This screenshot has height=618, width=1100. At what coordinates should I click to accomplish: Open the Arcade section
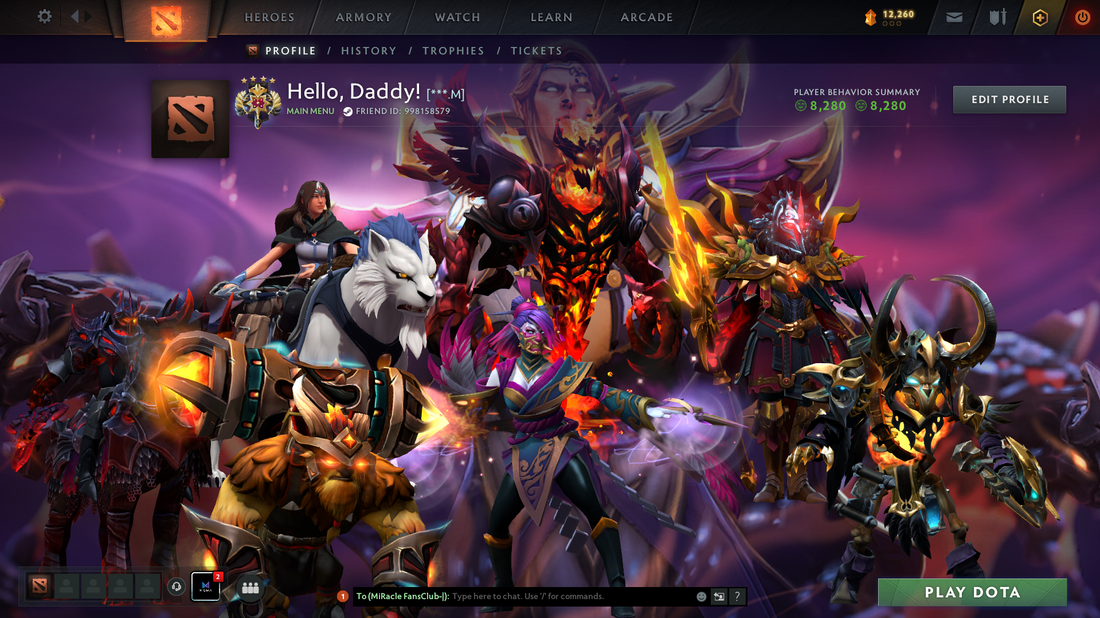point(646,17)
